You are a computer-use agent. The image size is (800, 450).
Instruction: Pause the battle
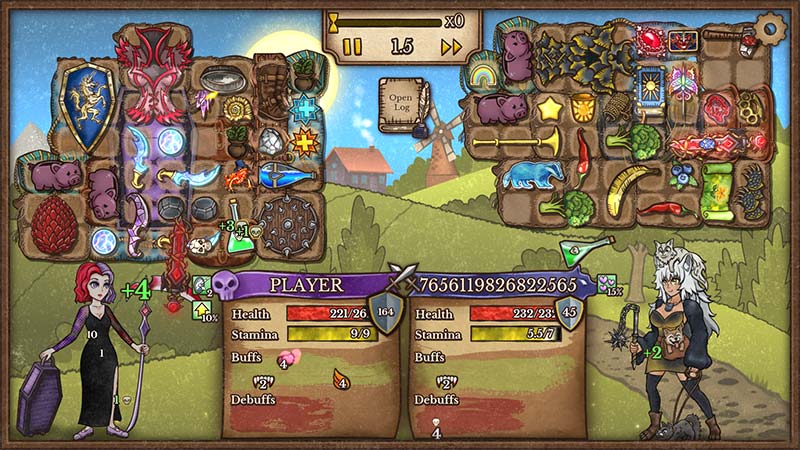[352, 46]
